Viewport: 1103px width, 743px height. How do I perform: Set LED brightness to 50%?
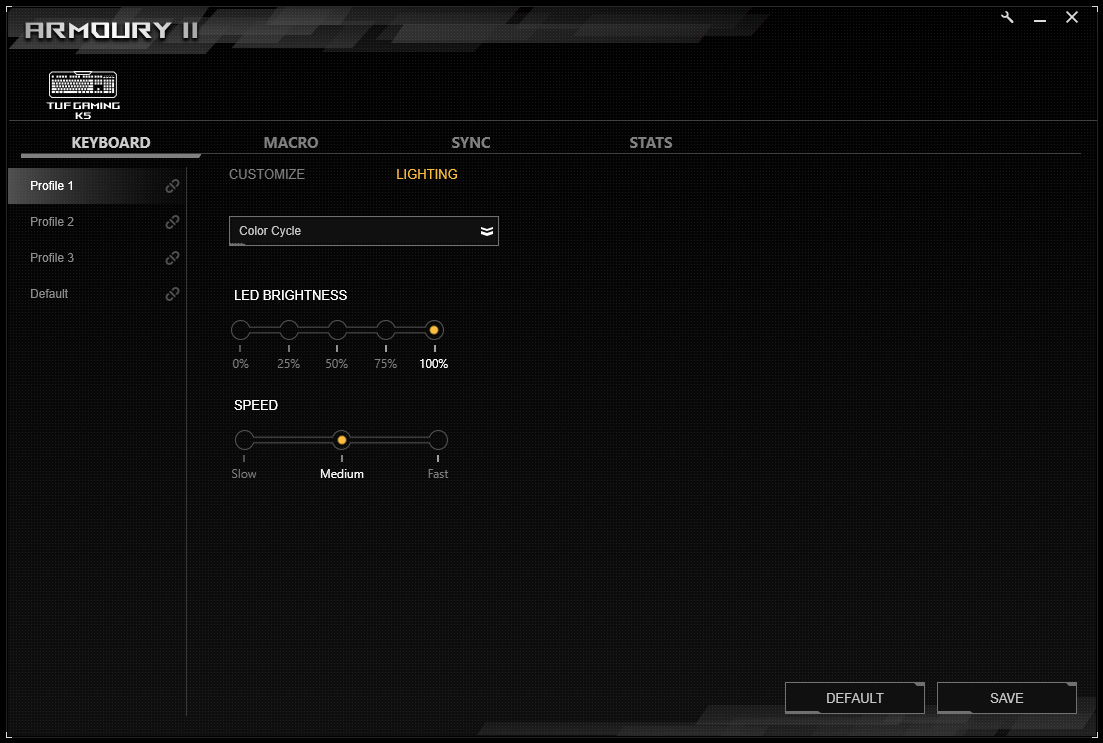pyautogui.click(x=337, y=330)
